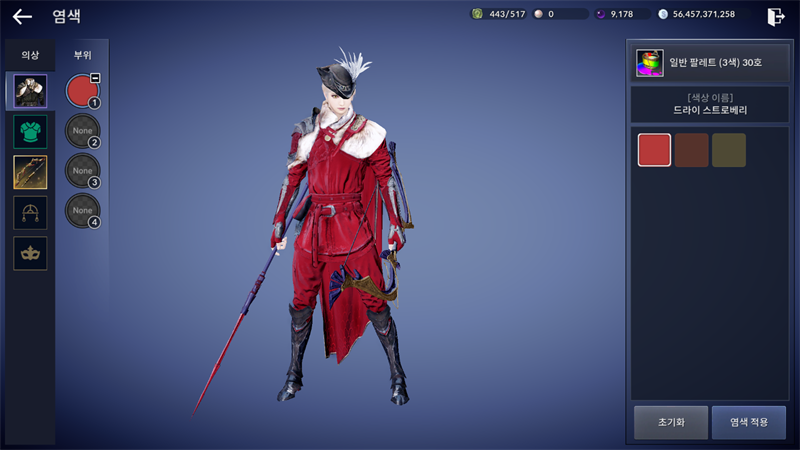Viewport: 800px width, 450px height.
Task: Pick the red Dry Strawberry color swatch
Action: tap(654, 150)
